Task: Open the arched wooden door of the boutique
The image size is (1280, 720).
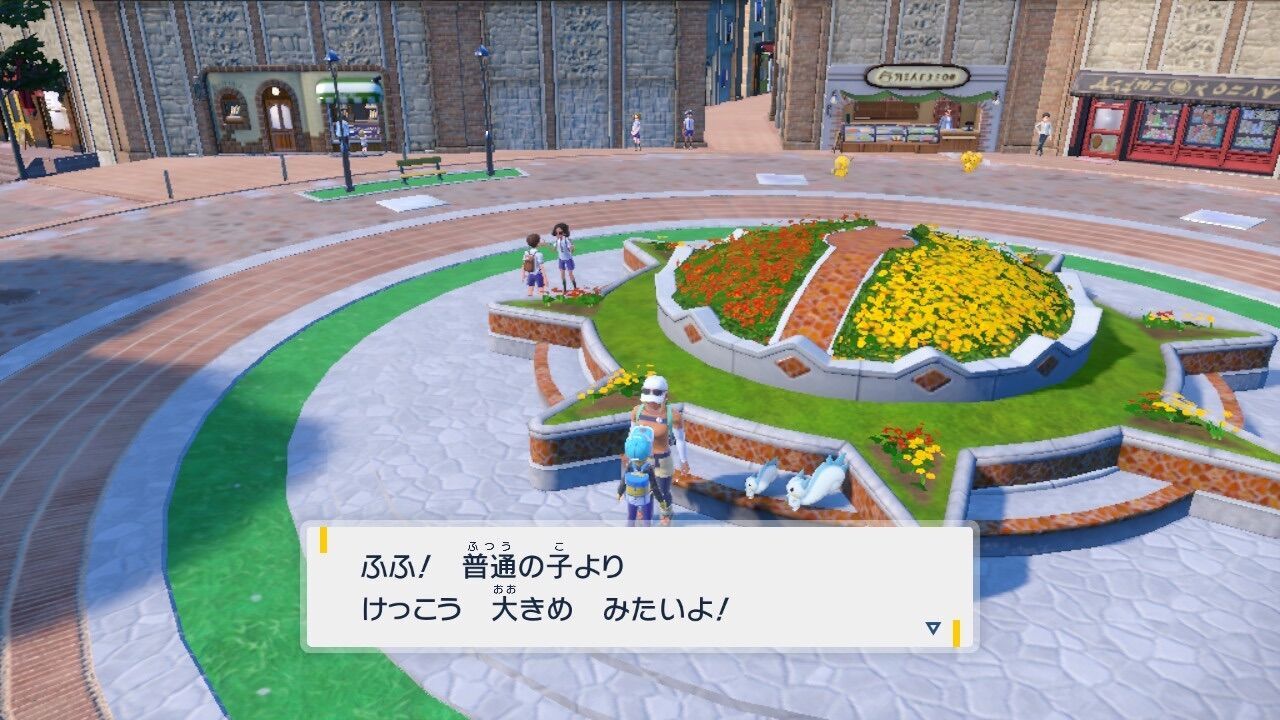Action: [x=280, y=120]
